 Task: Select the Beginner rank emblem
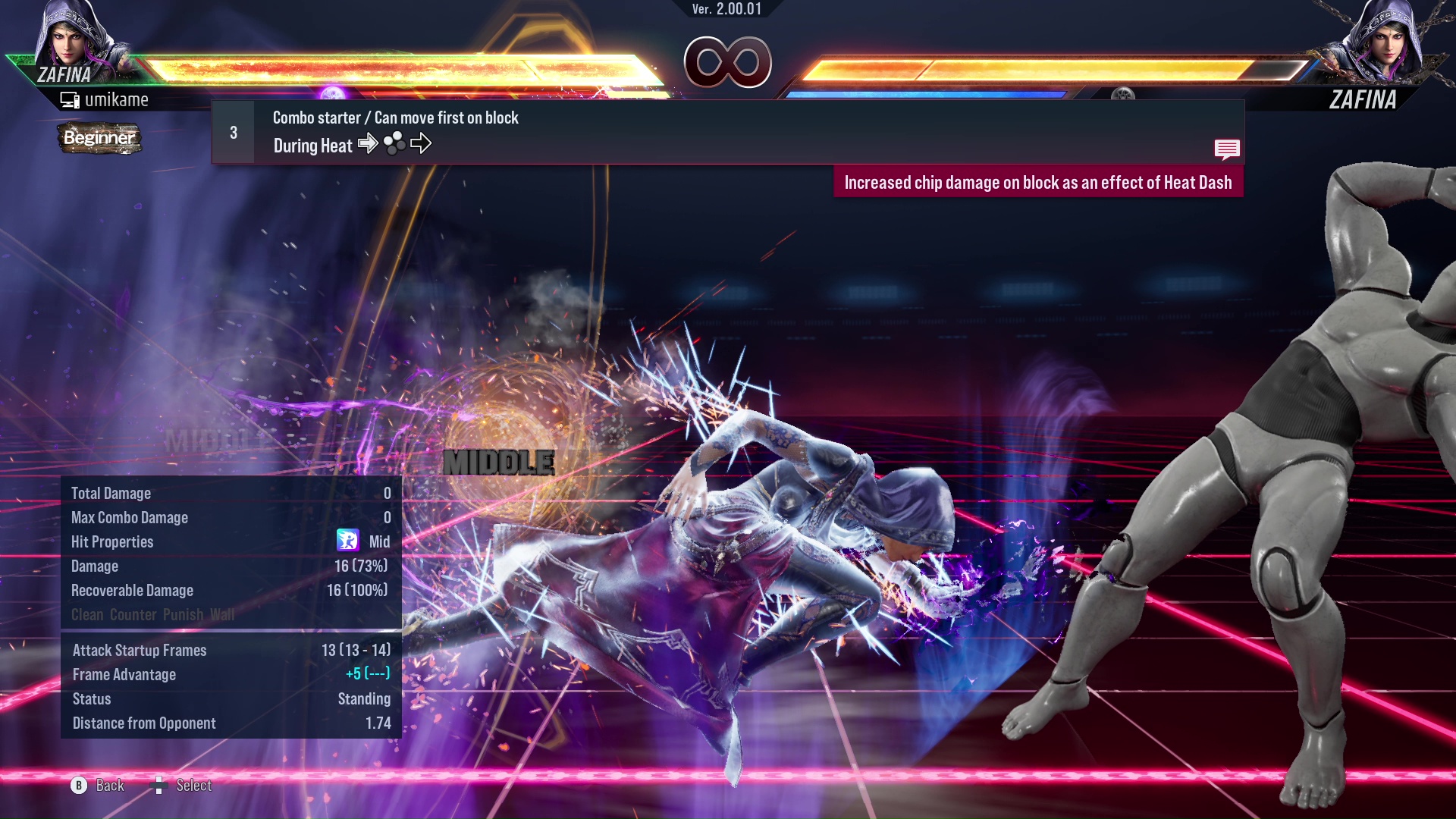pyautogui.click(x=99, y=139)
